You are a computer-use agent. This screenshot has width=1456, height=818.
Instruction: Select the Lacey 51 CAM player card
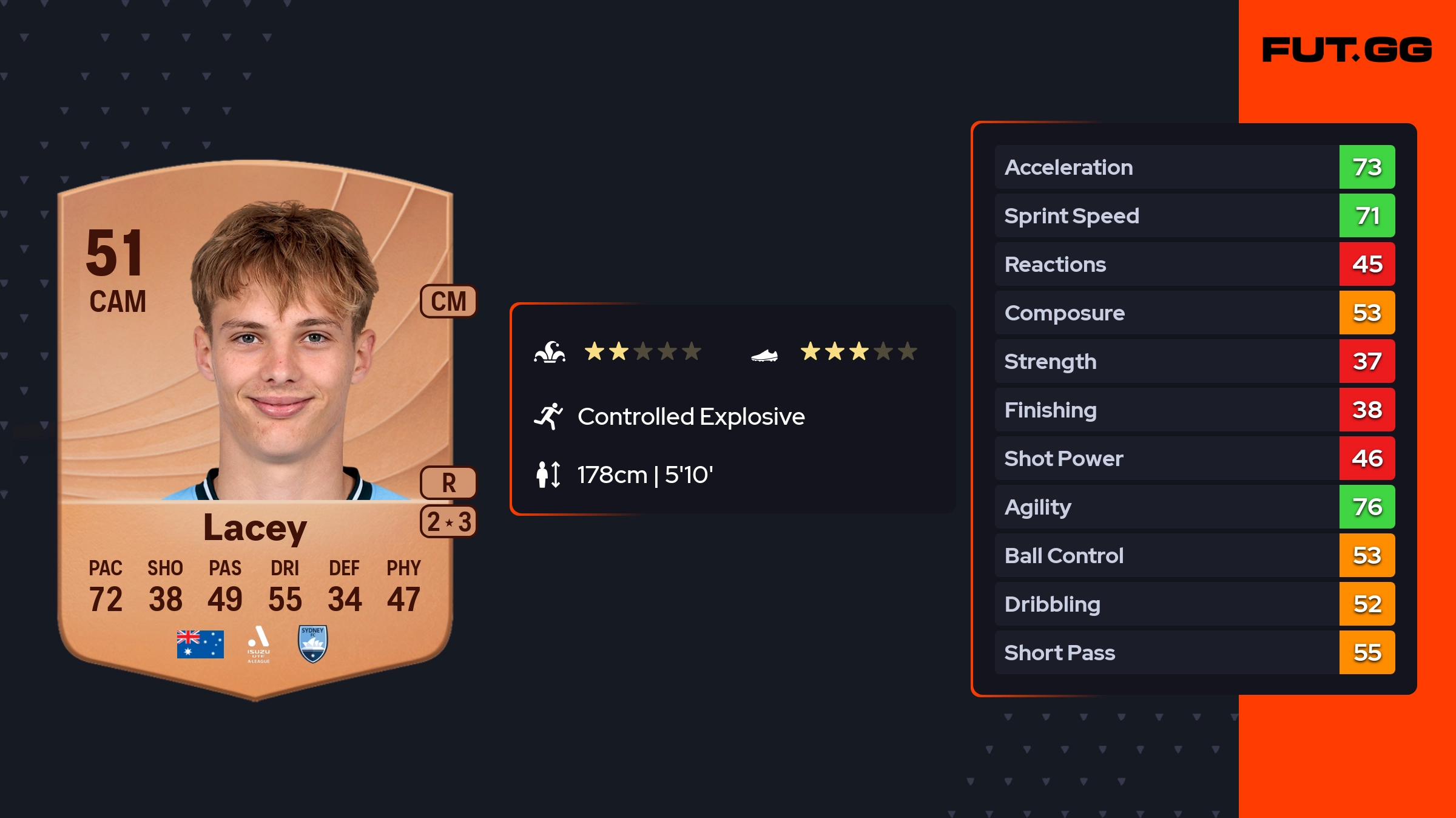[255, 425]
